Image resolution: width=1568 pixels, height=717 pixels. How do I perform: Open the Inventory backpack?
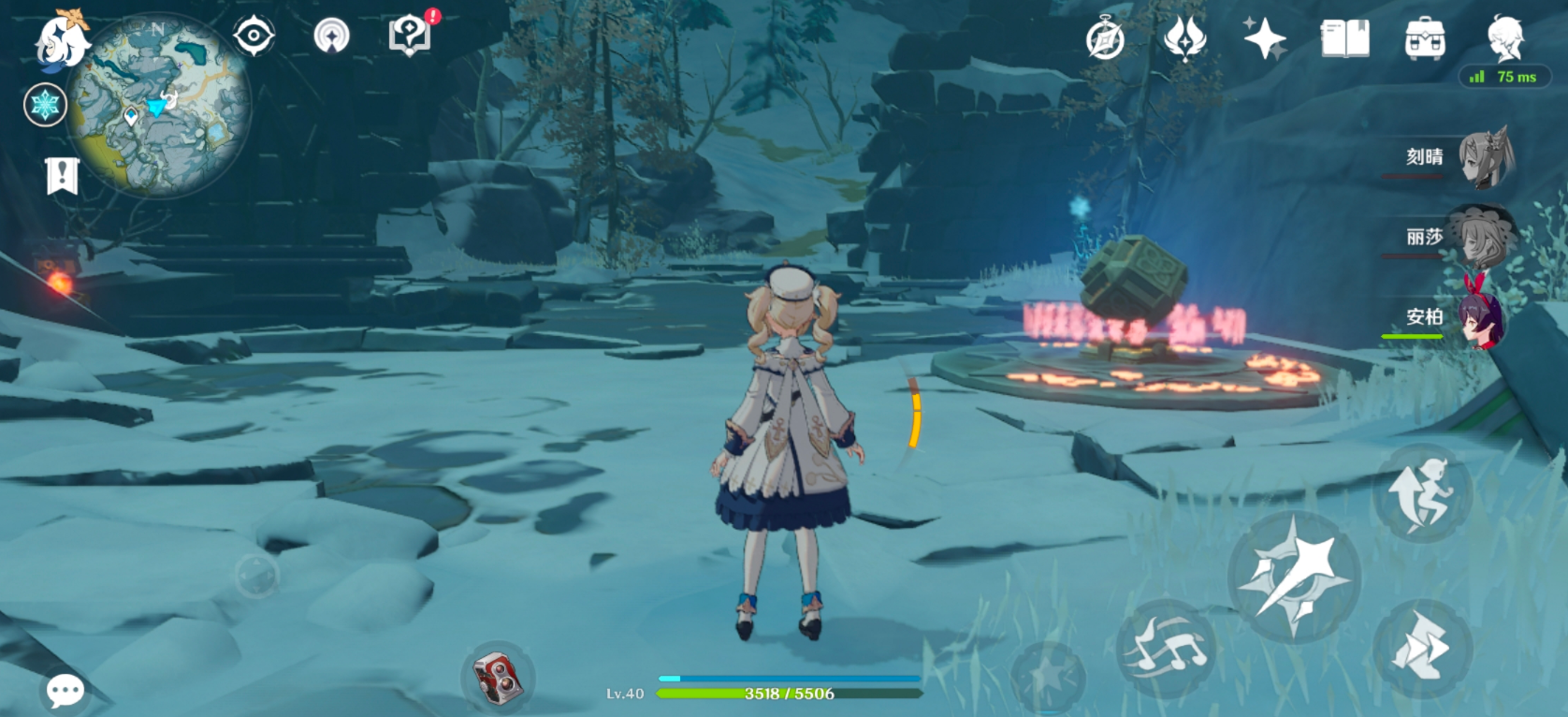pyautogui.click(x=1425, y=39)
